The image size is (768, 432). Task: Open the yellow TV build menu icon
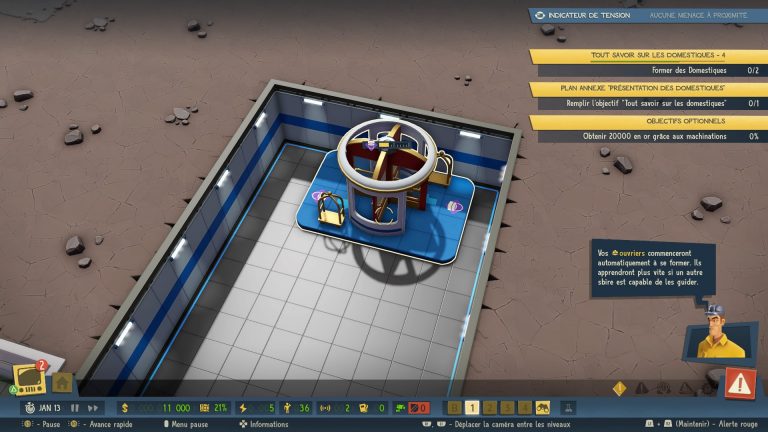tap(30, 379)
